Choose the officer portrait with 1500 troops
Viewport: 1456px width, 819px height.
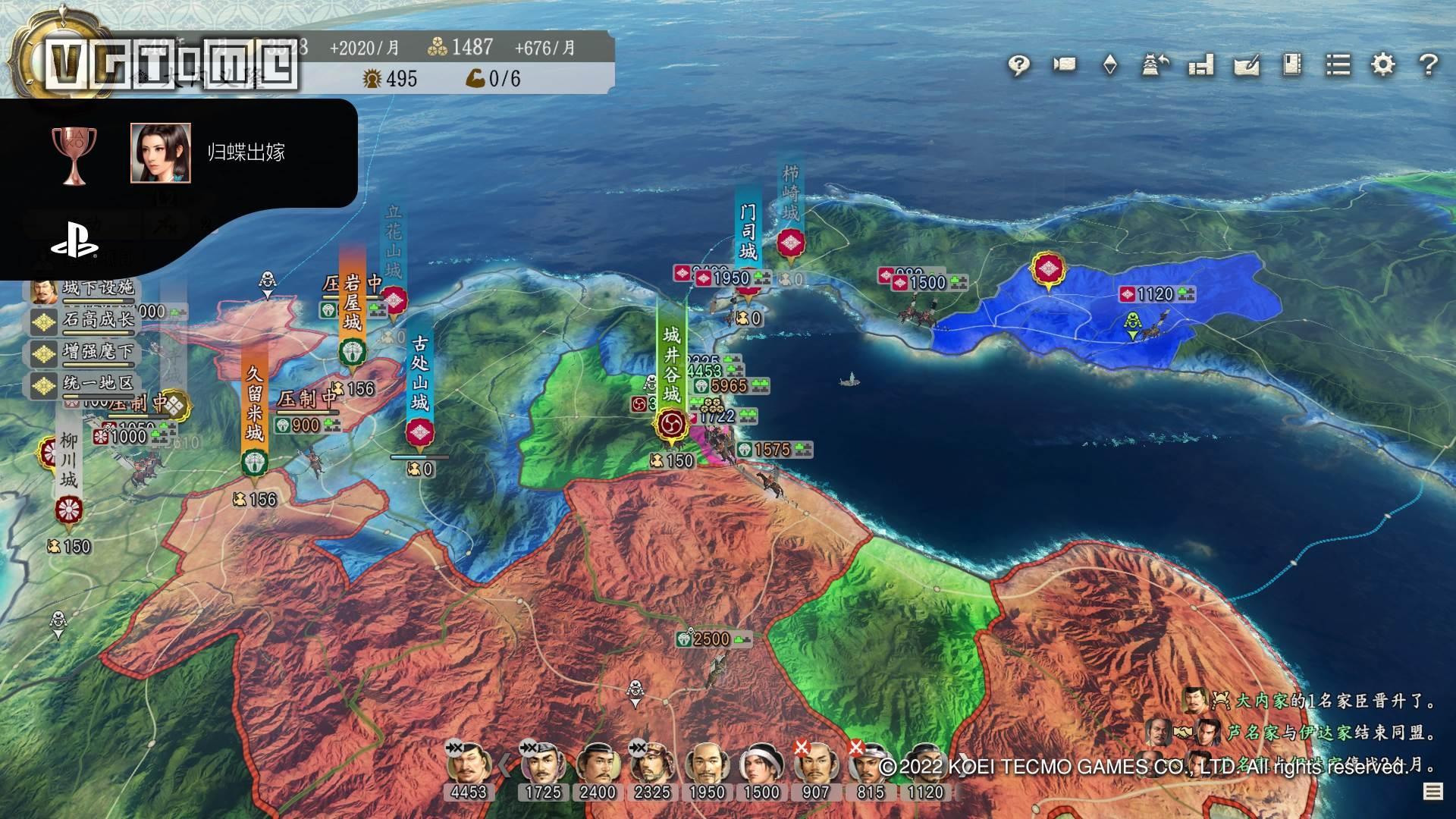(761, 762)
